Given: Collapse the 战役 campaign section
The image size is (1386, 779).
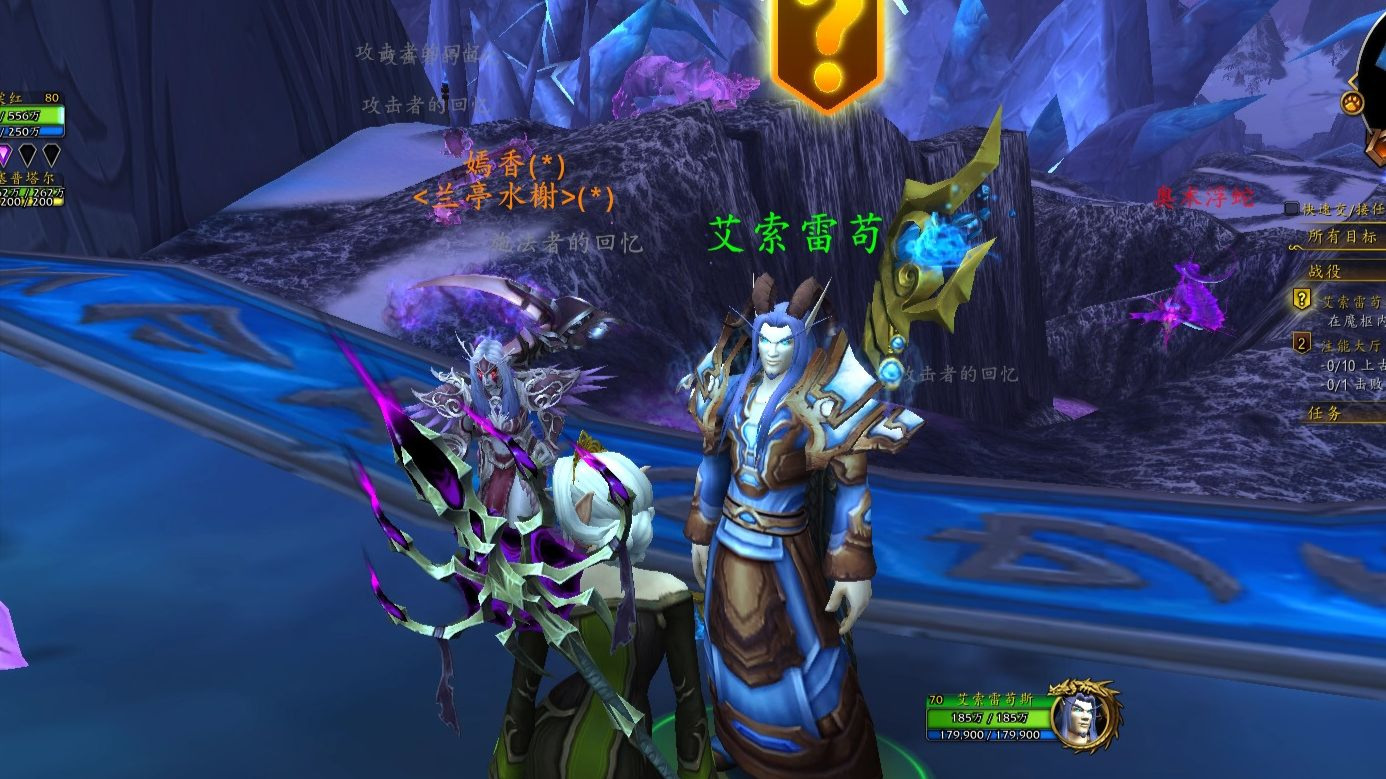Looking at the screenshot, I should tap(1324, 272).
